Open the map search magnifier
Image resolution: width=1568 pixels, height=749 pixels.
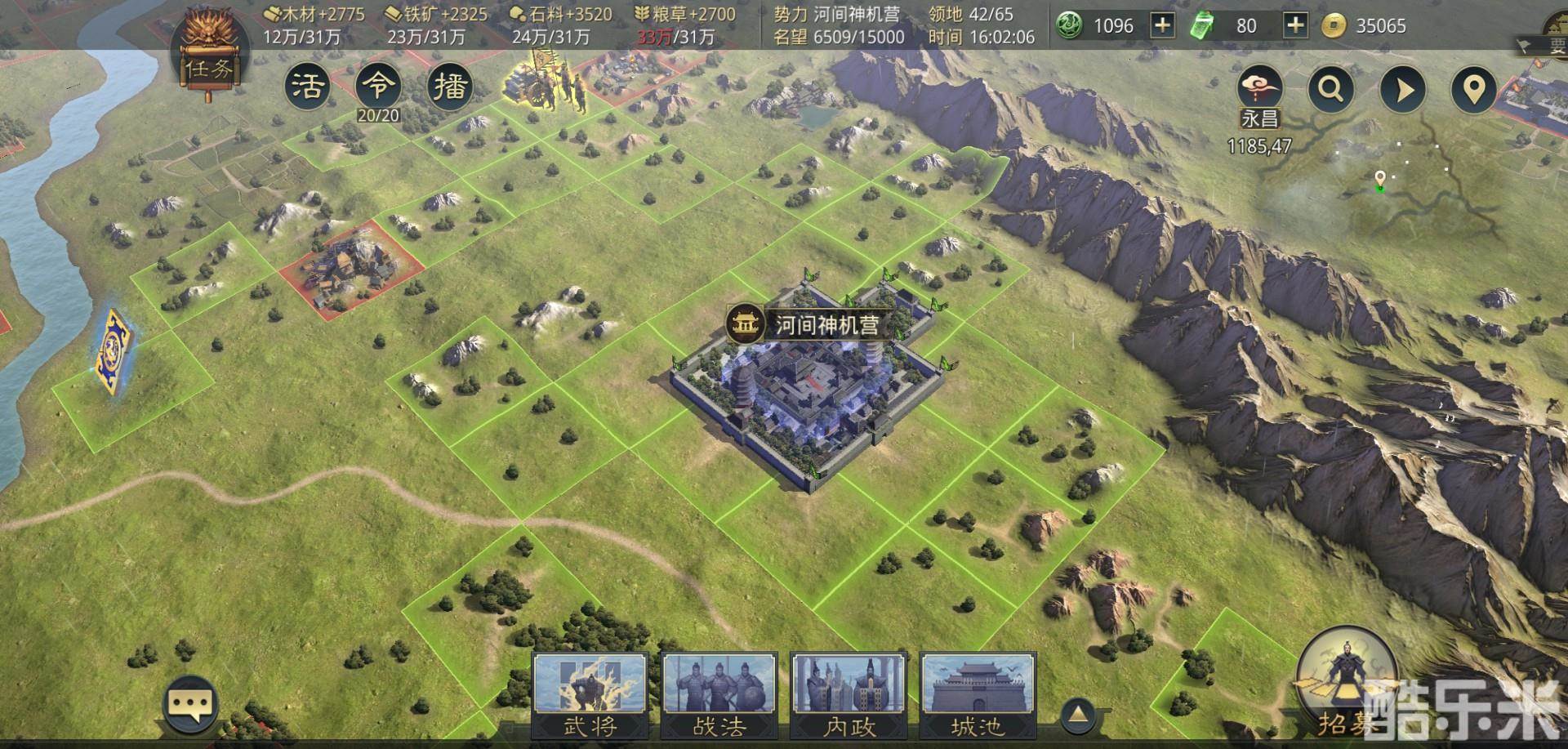1330,88
